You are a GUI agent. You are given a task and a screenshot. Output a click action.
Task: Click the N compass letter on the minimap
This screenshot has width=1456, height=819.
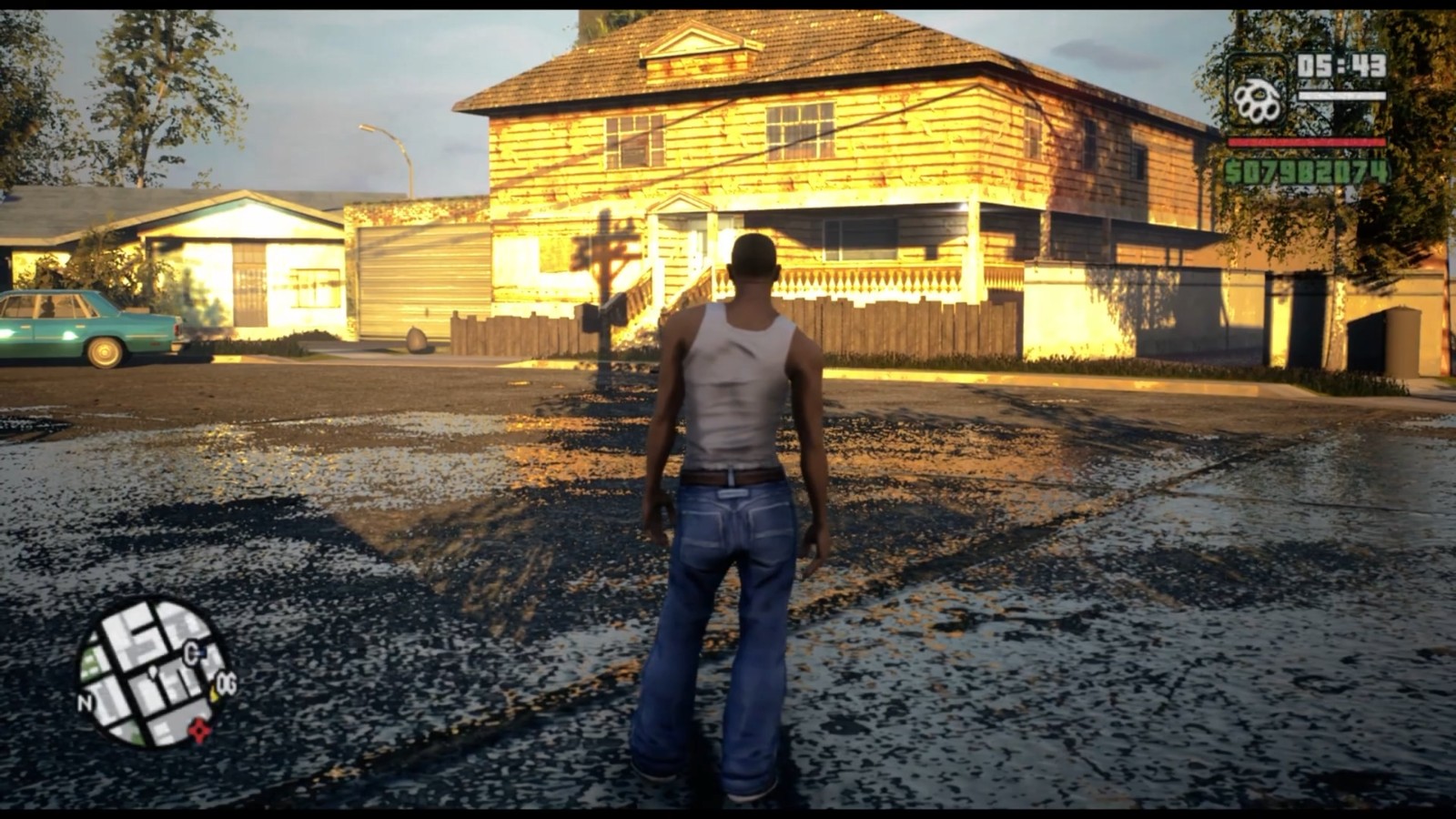tap(86, 702)
